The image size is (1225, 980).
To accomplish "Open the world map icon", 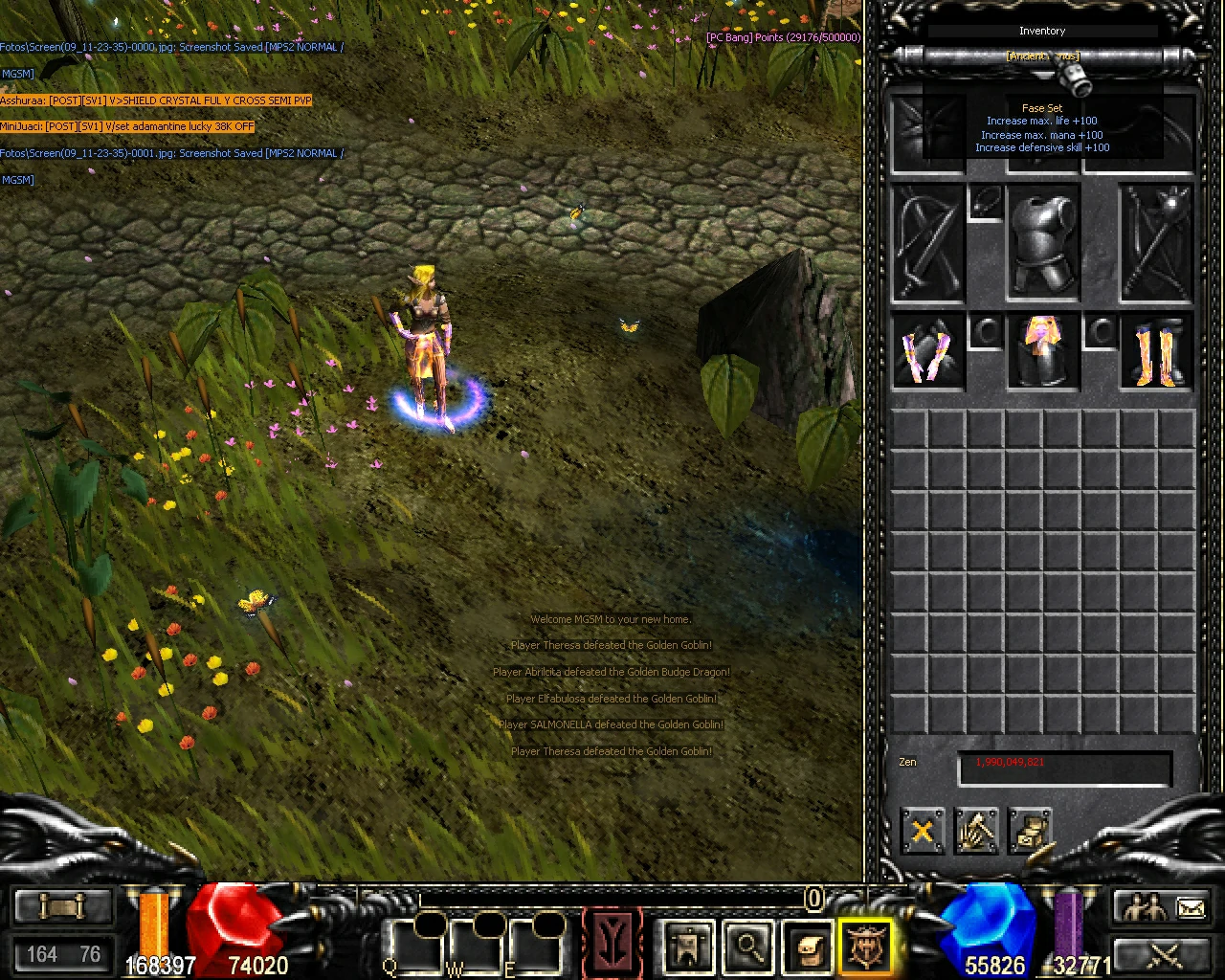I will pyautogui.click(x=687, y=943).
